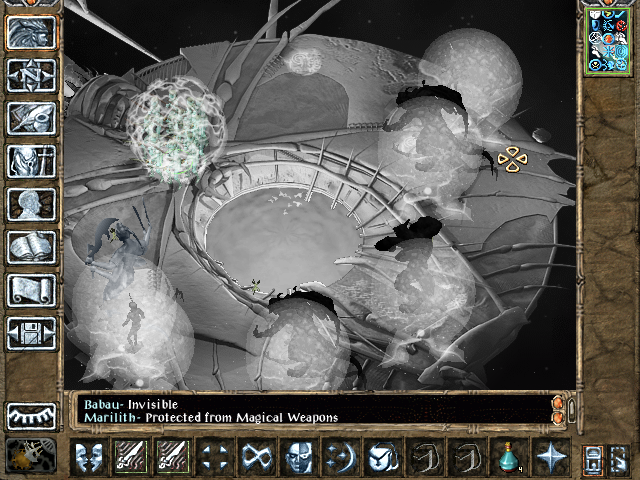Viewport: 640px width, 480px height.
Task: Select the party member portrait with status icons
Action: coord(608,40)
